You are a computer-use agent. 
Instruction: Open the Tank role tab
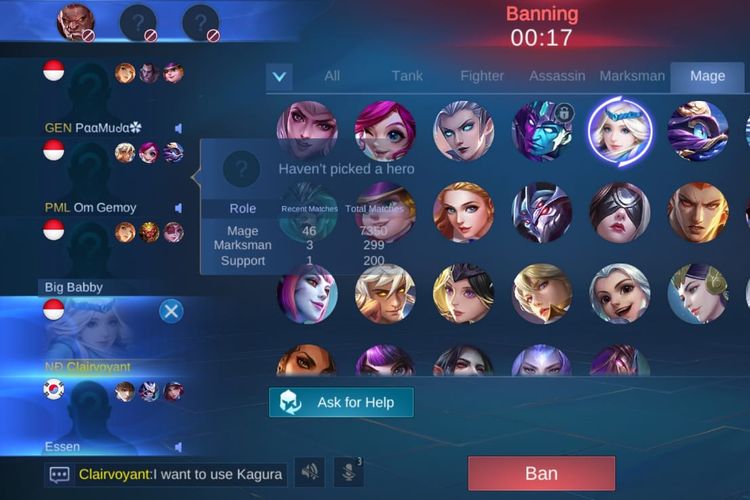(407, 76)
